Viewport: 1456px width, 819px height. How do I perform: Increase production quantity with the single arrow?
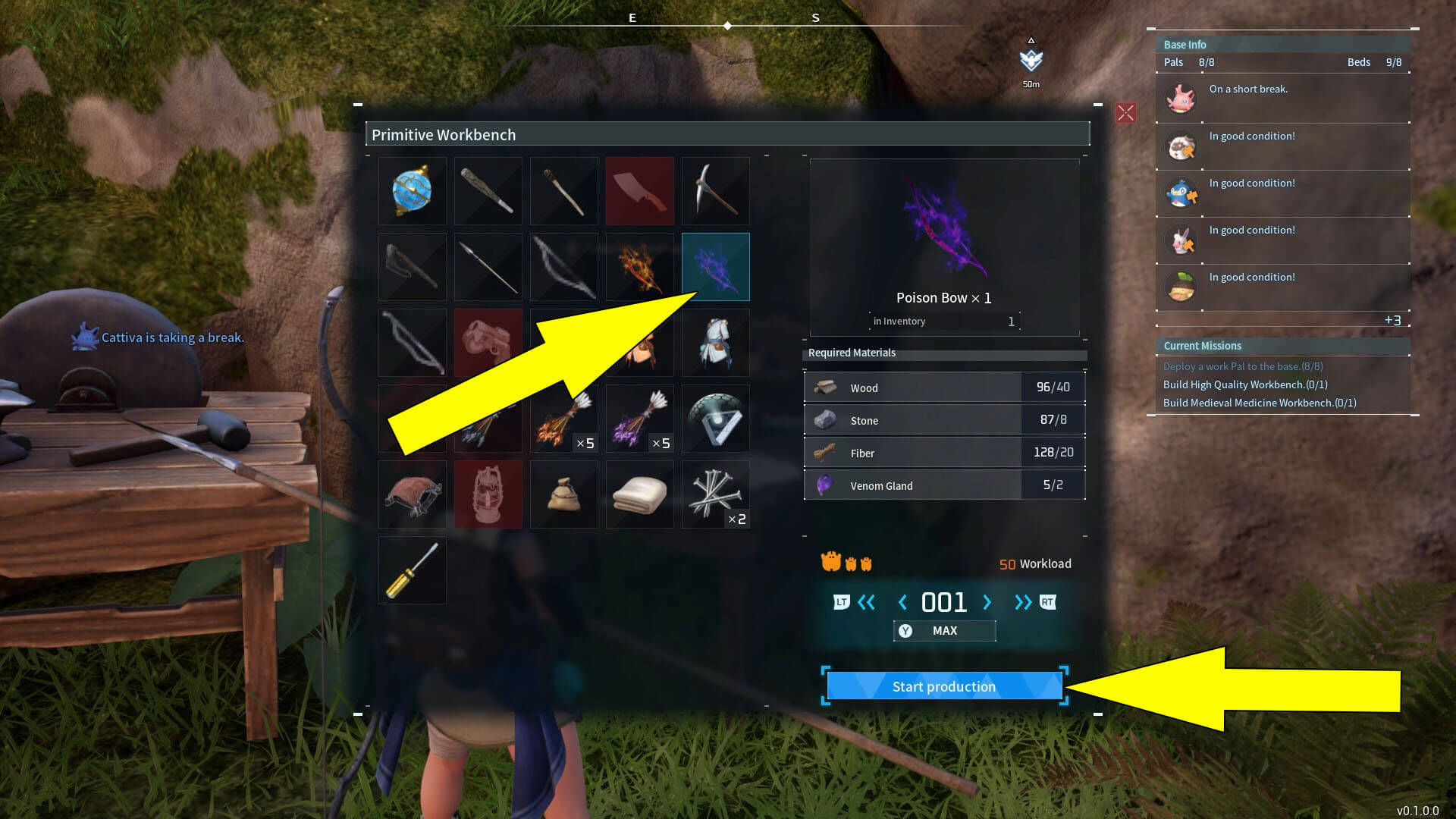[x=987, y=602]
